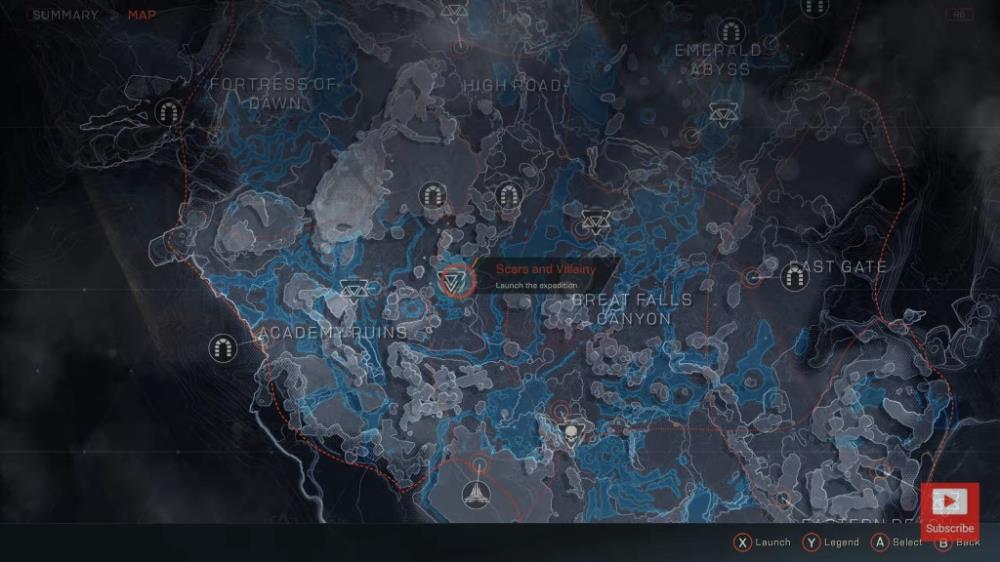Click the red YouTube Subscribe button
Viewport: 1000px width, 562px height.
(949, 510)
